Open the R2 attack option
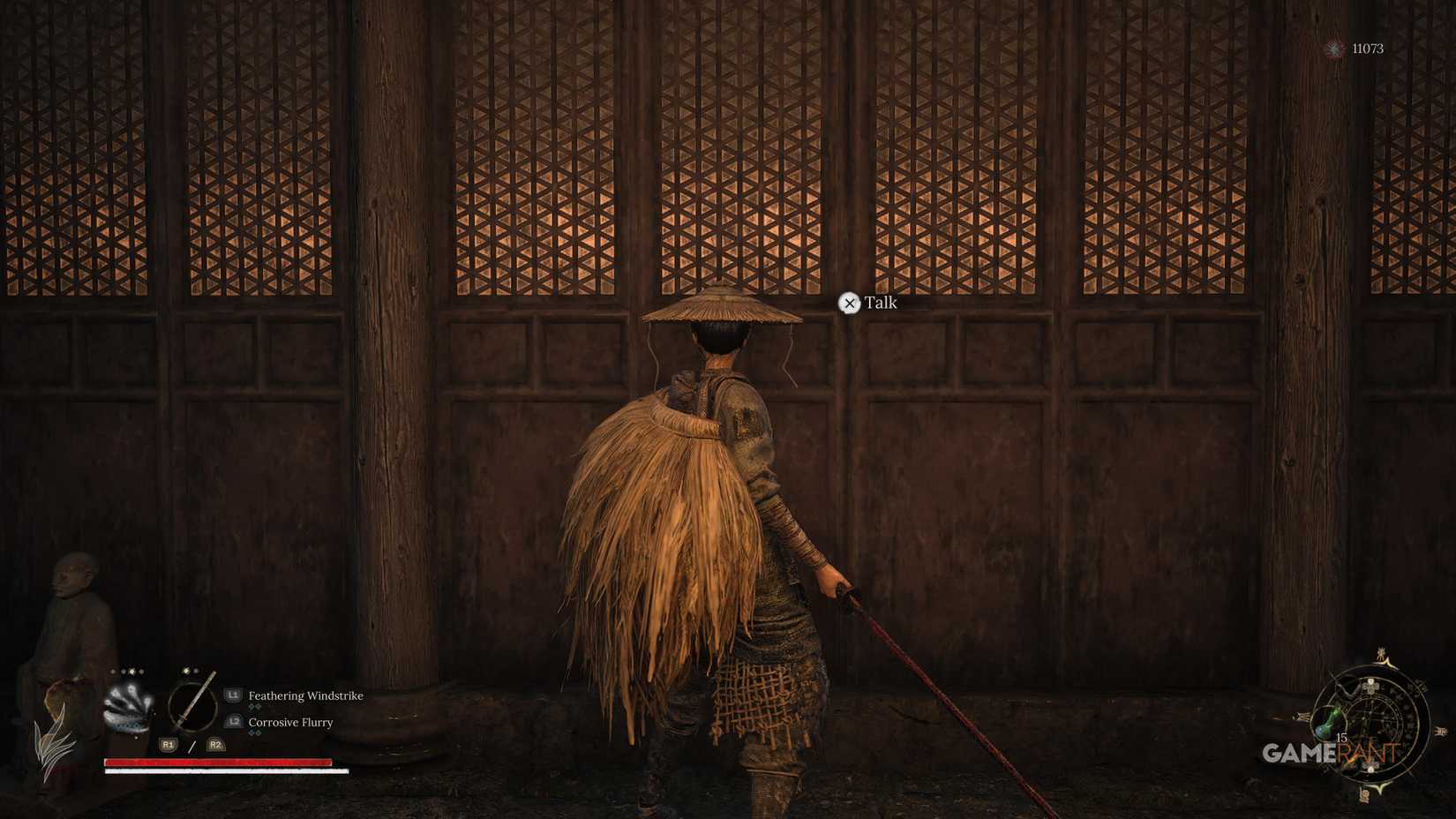1456x819 pixels. pos(214,745)
